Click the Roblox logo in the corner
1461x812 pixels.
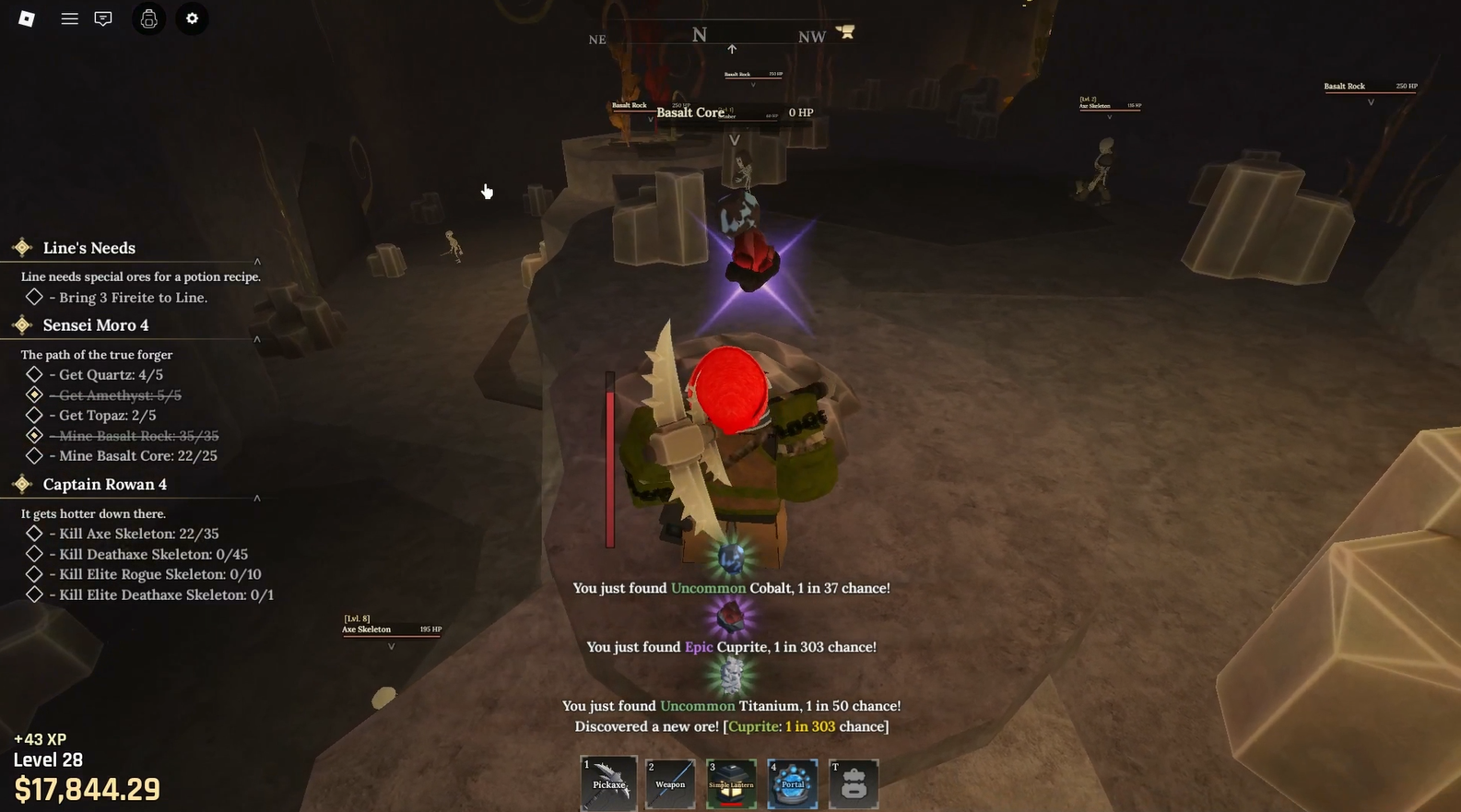[x=27, y=18]
